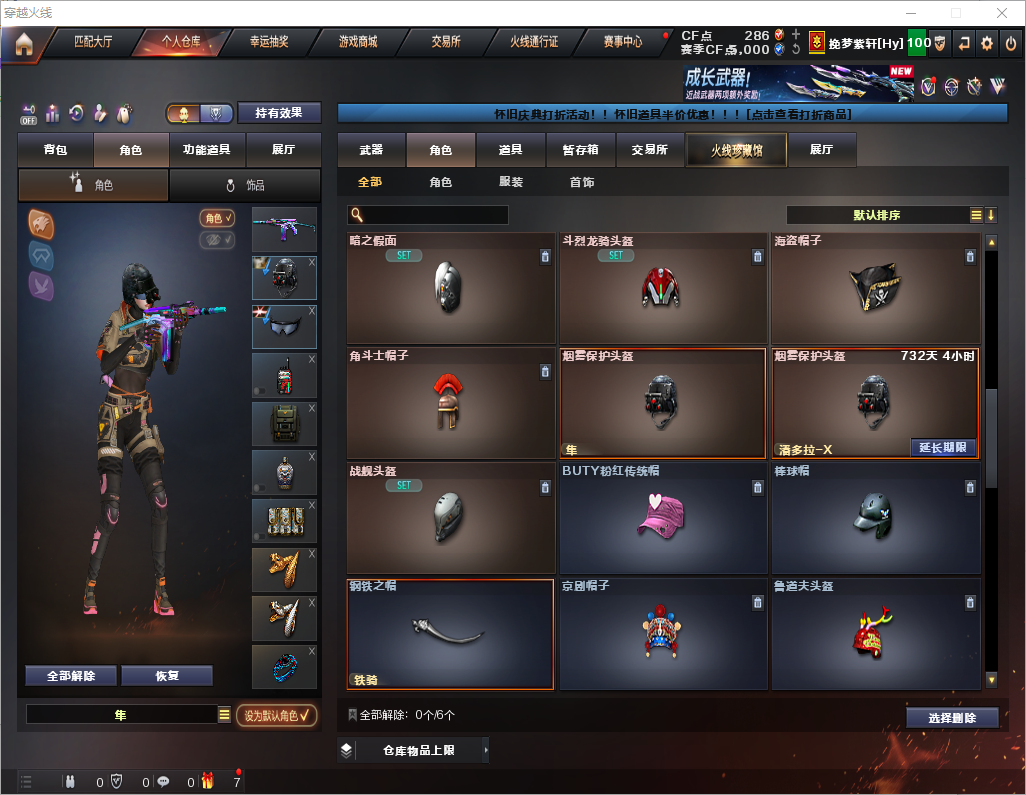The image size is (1026, 795).
Task: Open the 火线通行证 battle pass
Action: coord(534,42)
